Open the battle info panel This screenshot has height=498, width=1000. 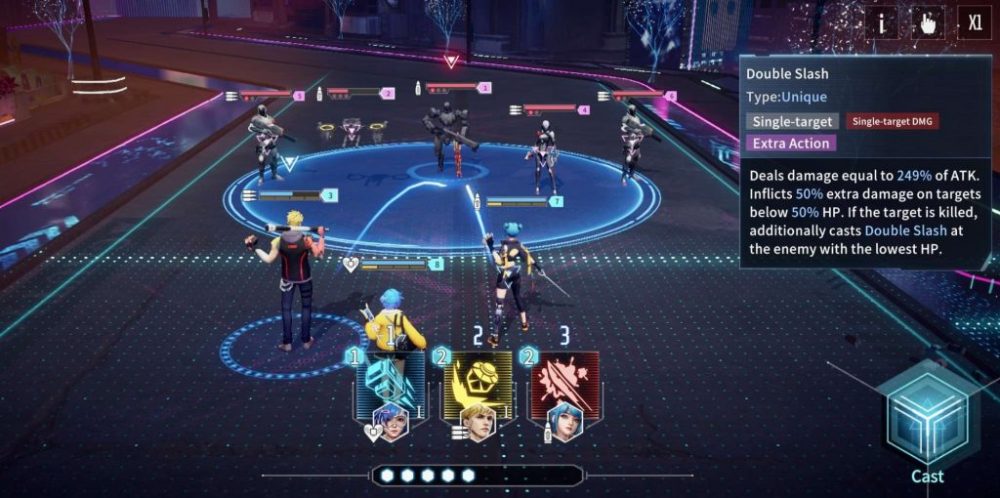tap(881, 23)
